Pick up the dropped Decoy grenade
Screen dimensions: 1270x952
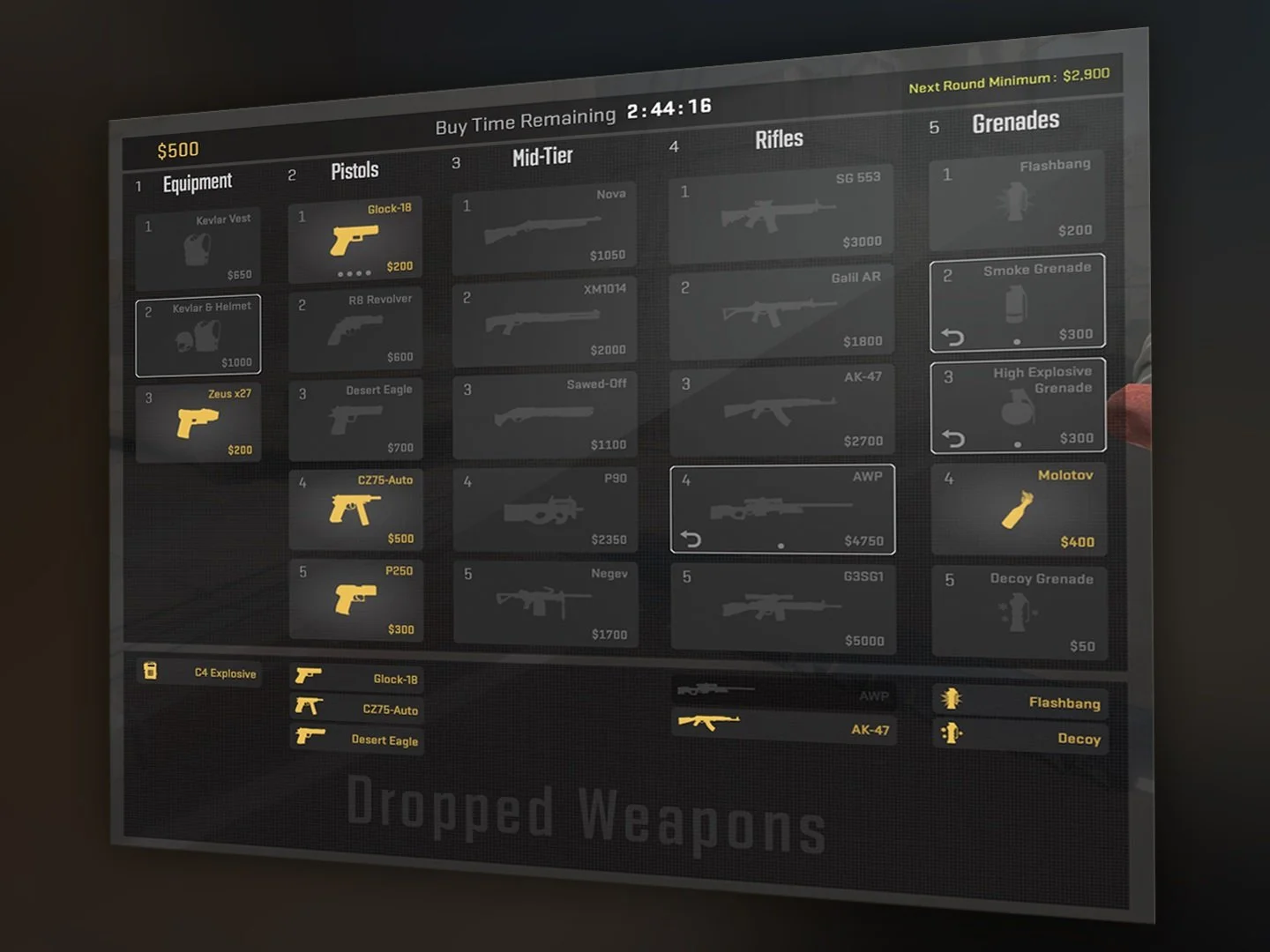point(1020,739)
